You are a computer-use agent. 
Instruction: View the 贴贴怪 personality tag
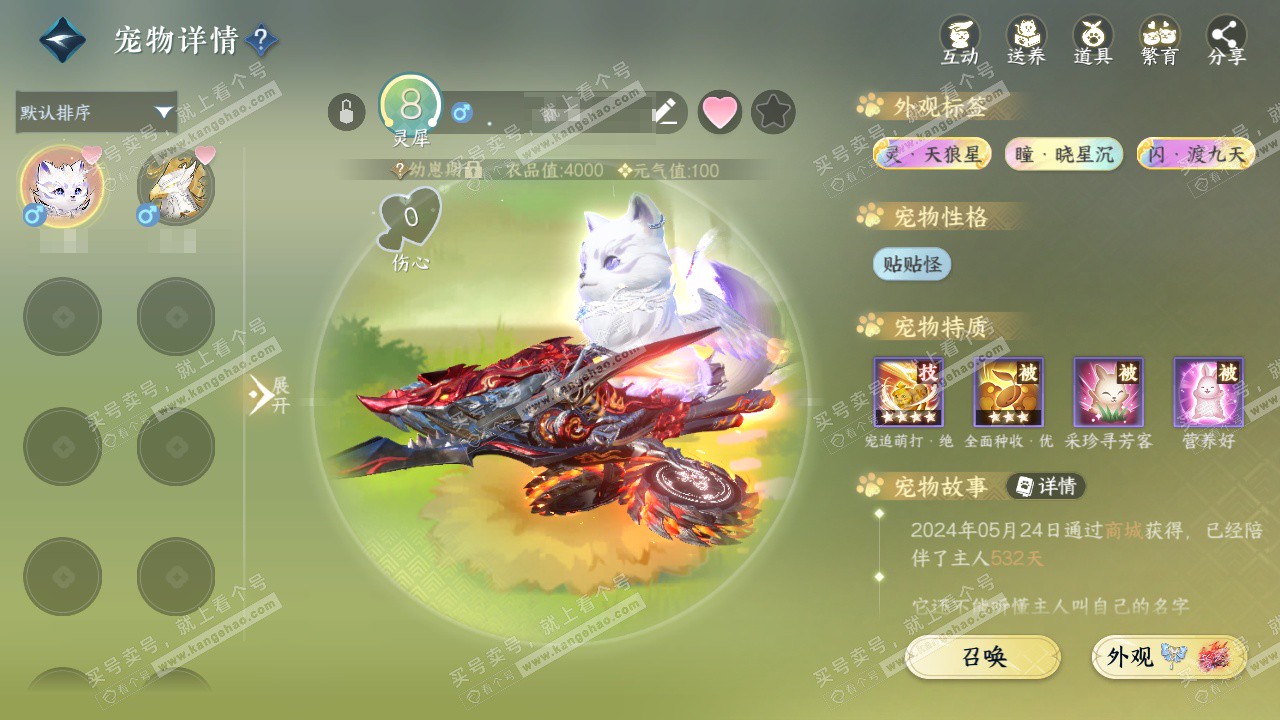[x=911, y=264]
